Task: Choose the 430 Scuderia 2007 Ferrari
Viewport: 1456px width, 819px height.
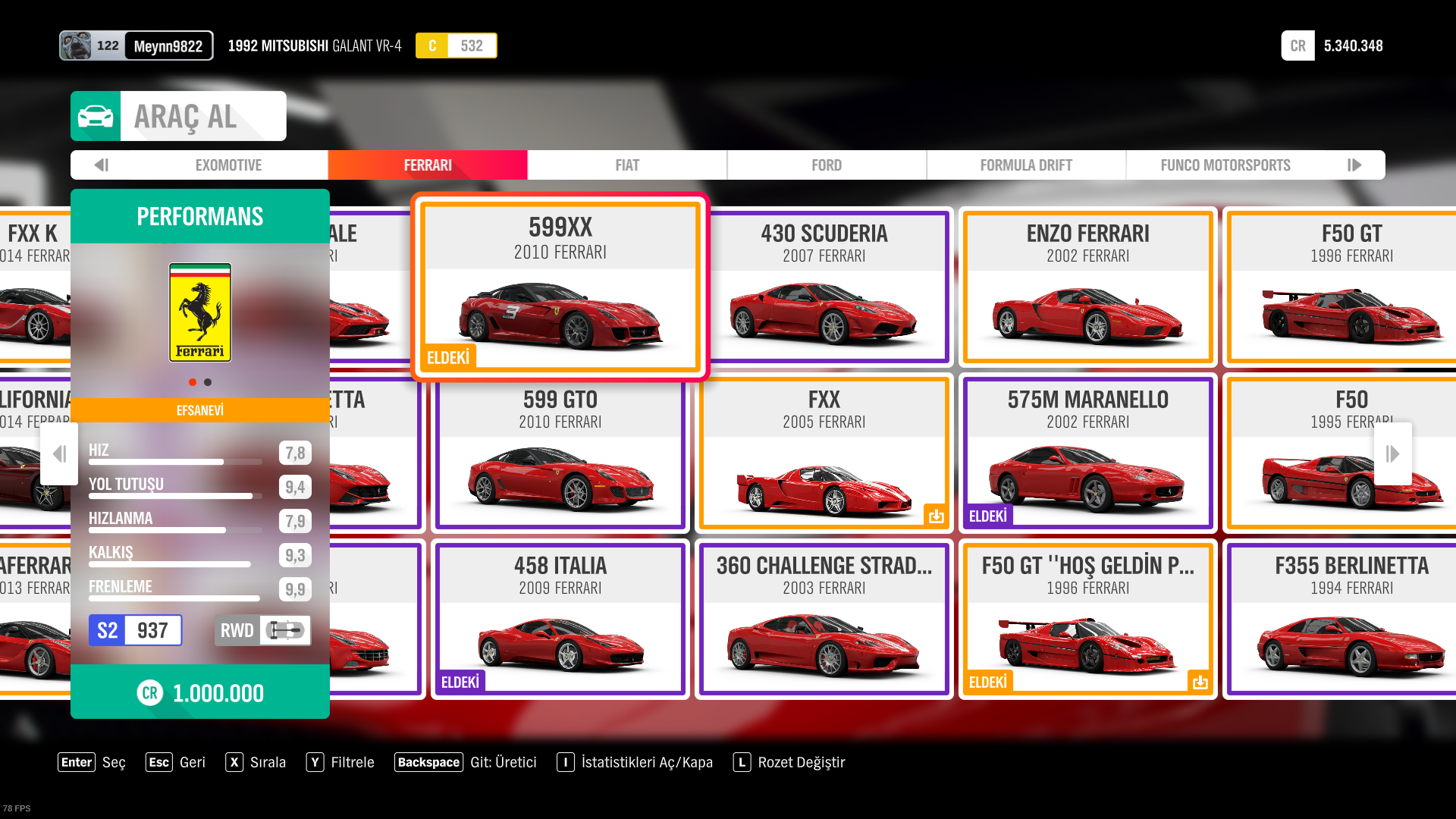Action: [824, 287]
